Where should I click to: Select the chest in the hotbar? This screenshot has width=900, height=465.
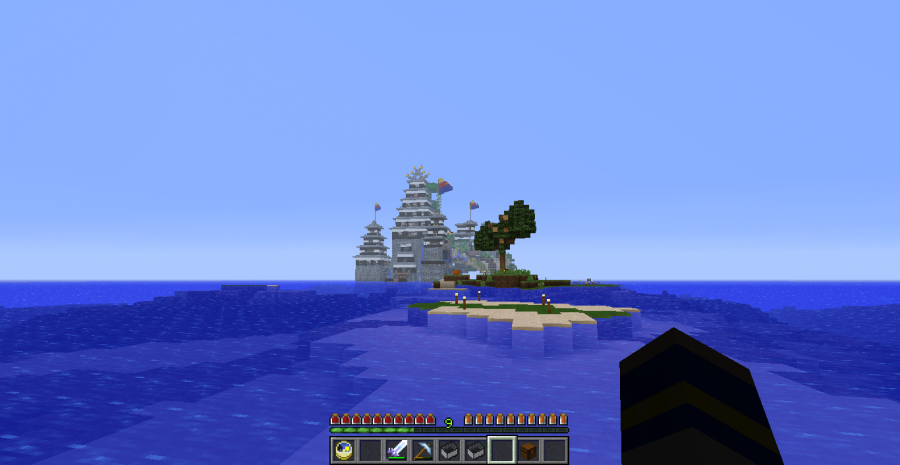(528, 450)
